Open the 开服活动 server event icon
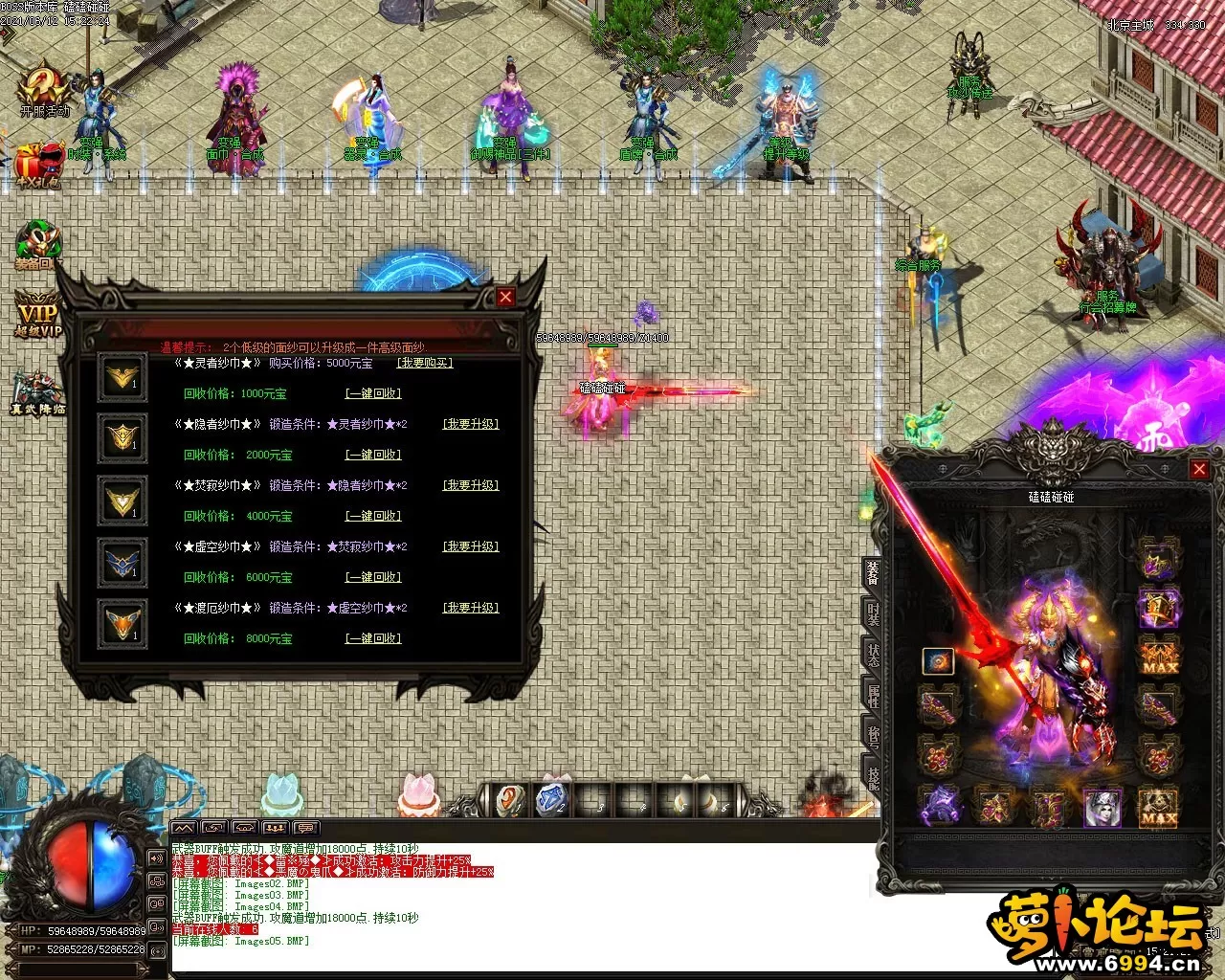Viewport: 1225px width, 980px height. click(x=44, y=91)
